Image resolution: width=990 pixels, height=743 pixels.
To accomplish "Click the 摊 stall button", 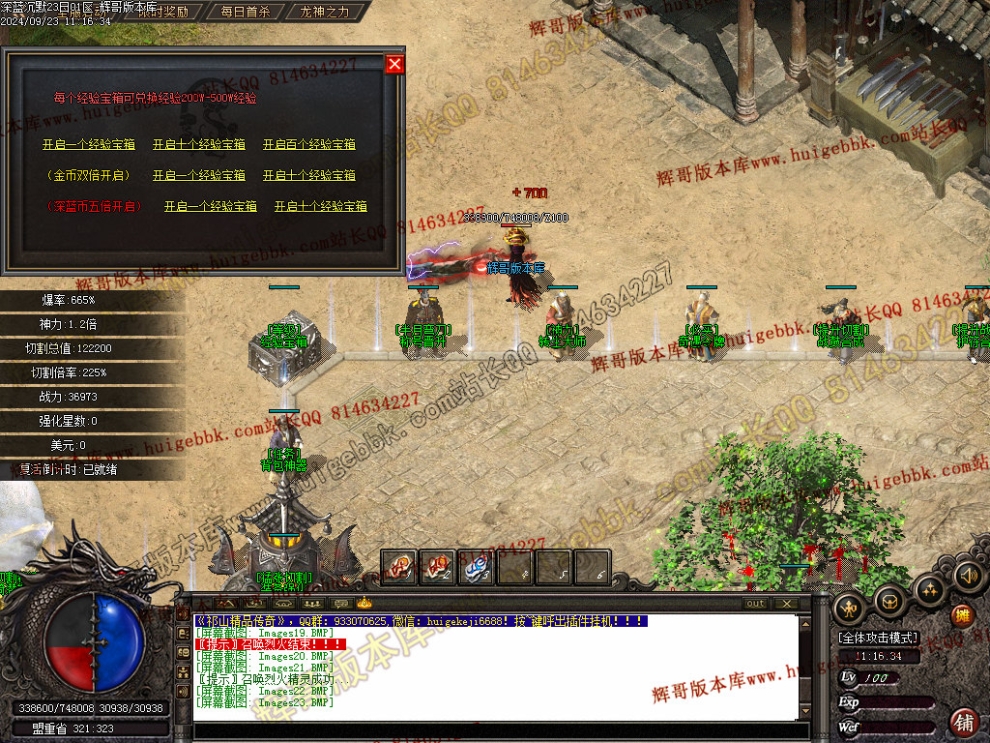I will click(962, 616).
